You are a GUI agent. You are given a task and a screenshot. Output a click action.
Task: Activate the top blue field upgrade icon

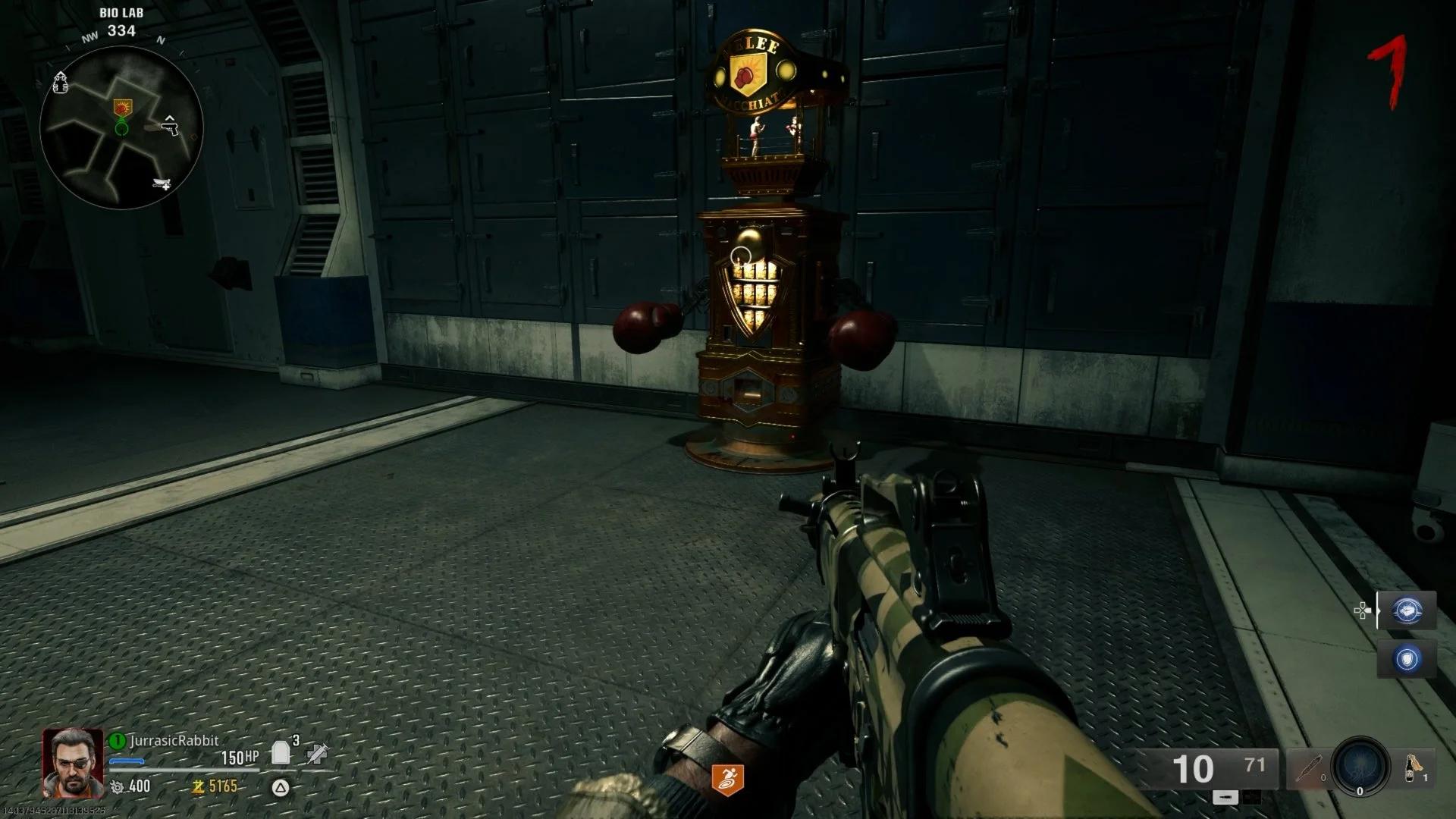point(1407,610)
